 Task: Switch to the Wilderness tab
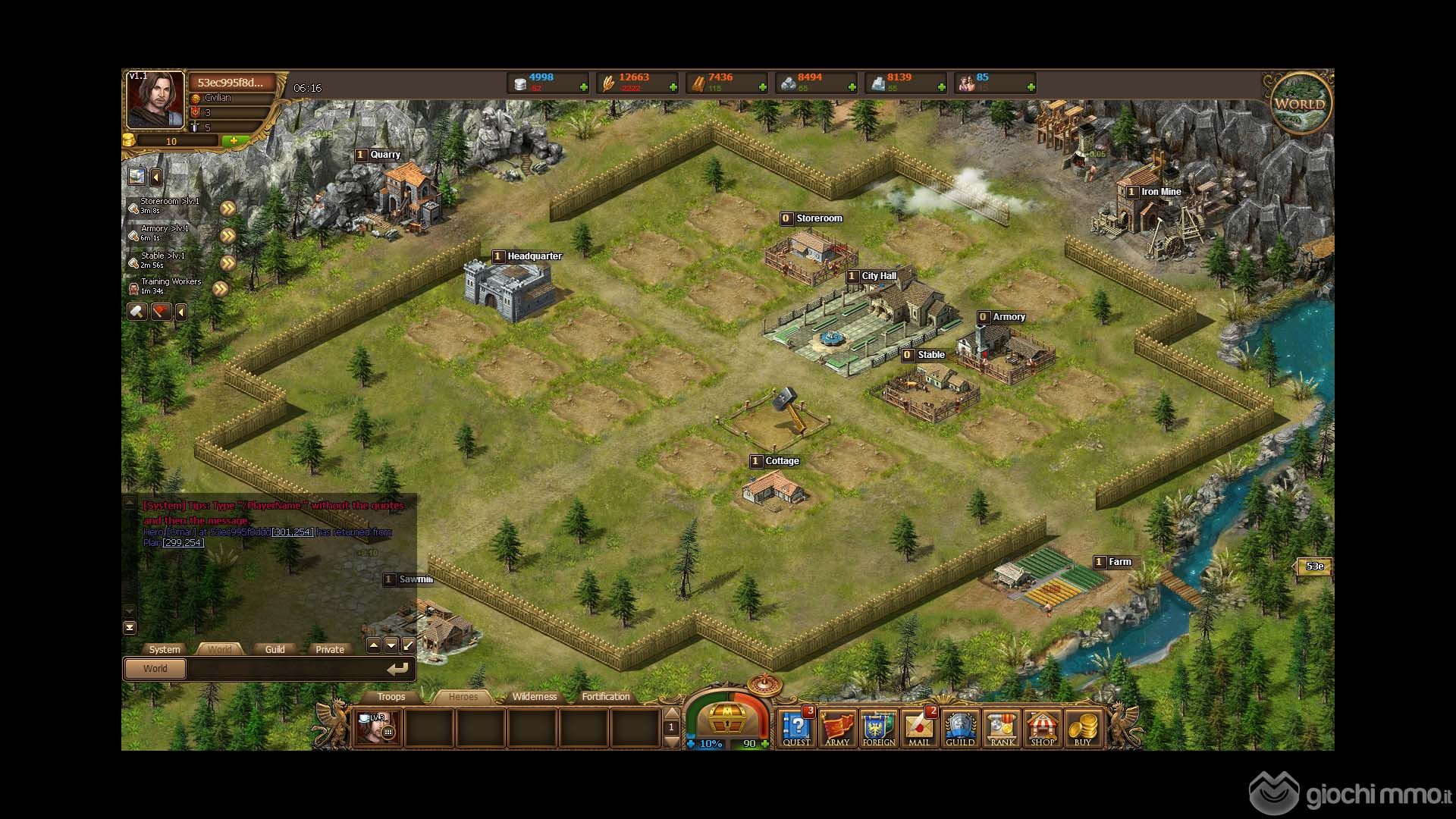click(x=534, y=697)
